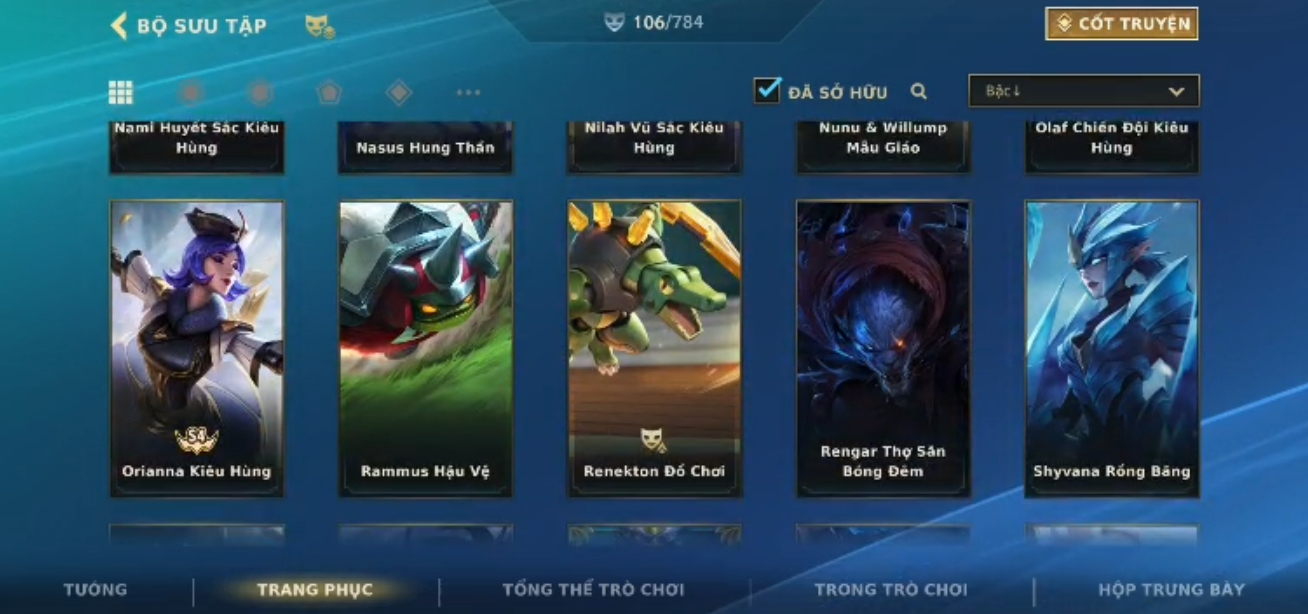Pick Shyvana Rồng Băng skin card
1308x614 pixels.
pos(1111,348)
